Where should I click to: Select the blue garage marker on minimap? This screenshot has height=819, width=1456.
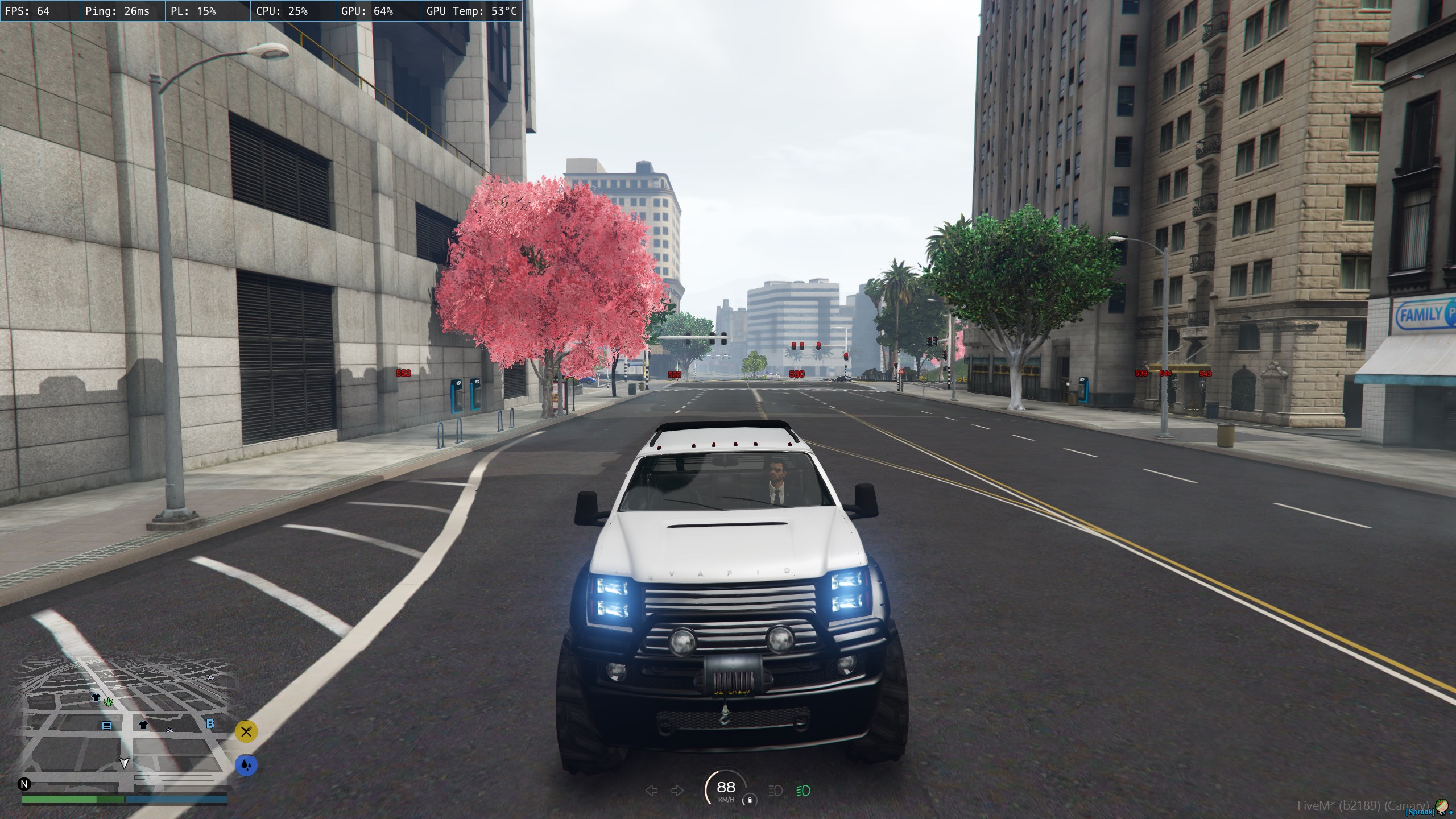coord(106,726)
